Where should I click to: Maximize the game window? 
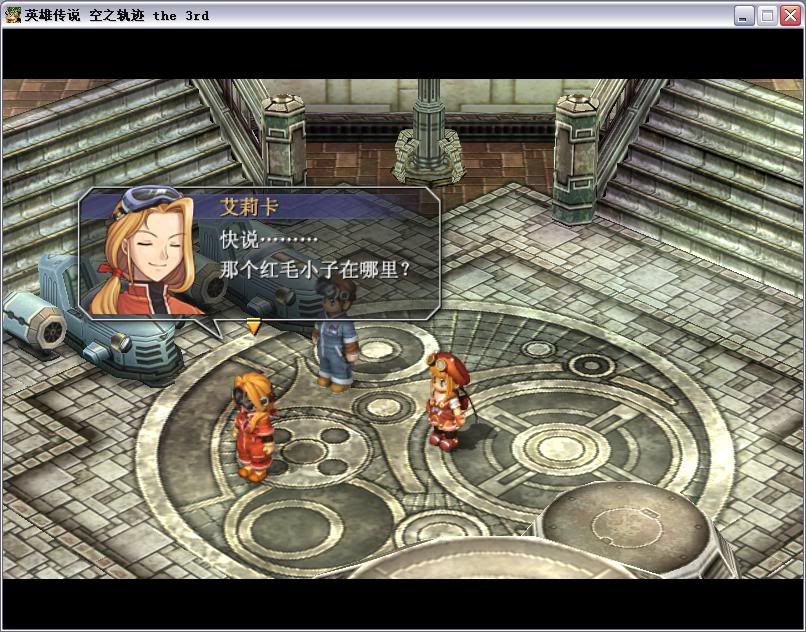click(x=767, y=15)
